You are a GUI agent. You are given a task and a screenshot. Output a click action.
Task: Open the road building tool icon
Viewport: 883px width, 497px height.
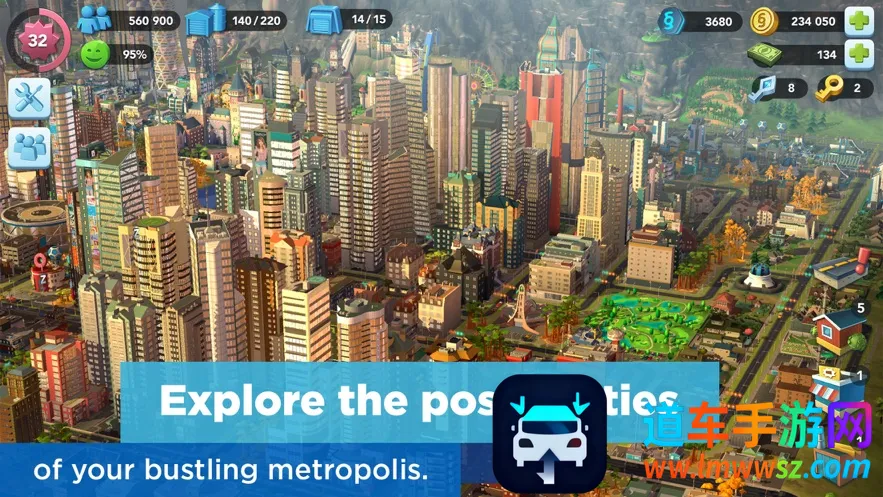click(x=838, y=270)
